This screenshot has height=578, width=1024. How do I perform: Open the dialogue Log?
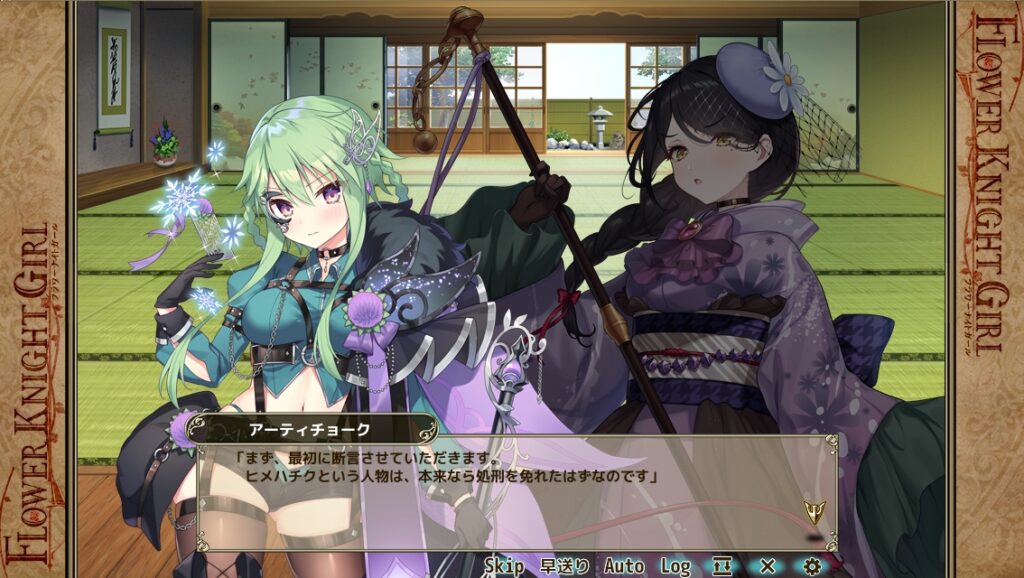[675, 566]
